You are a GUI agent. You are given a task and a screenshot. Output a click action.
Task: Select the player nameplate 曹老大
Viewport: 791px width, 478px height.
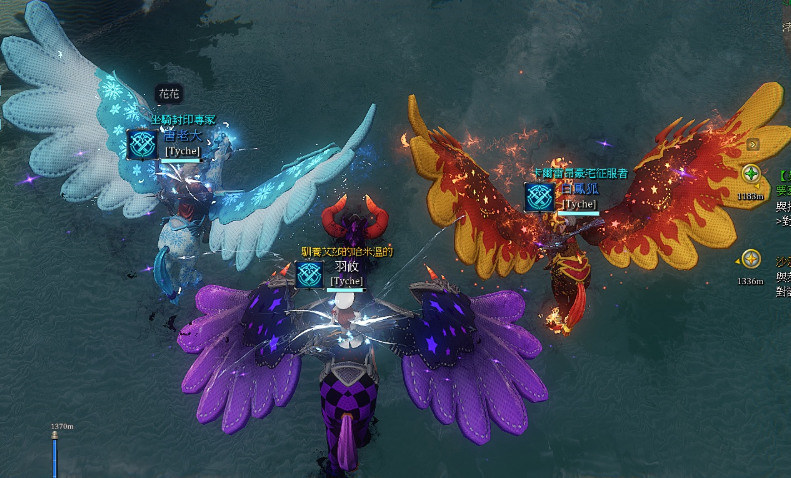coord(182,135)
